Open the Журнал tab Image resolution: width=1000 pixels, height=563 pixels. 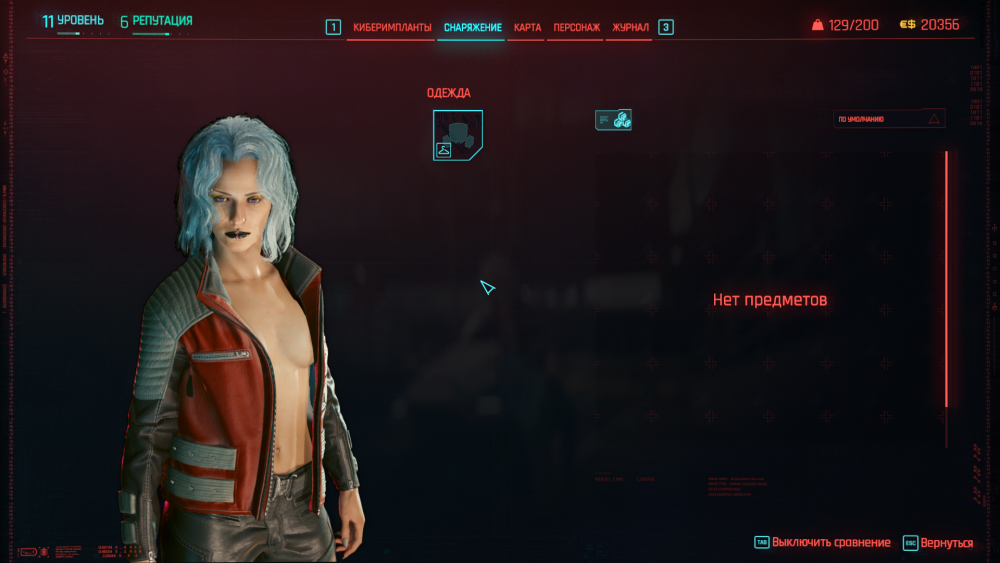click(630, 27)
